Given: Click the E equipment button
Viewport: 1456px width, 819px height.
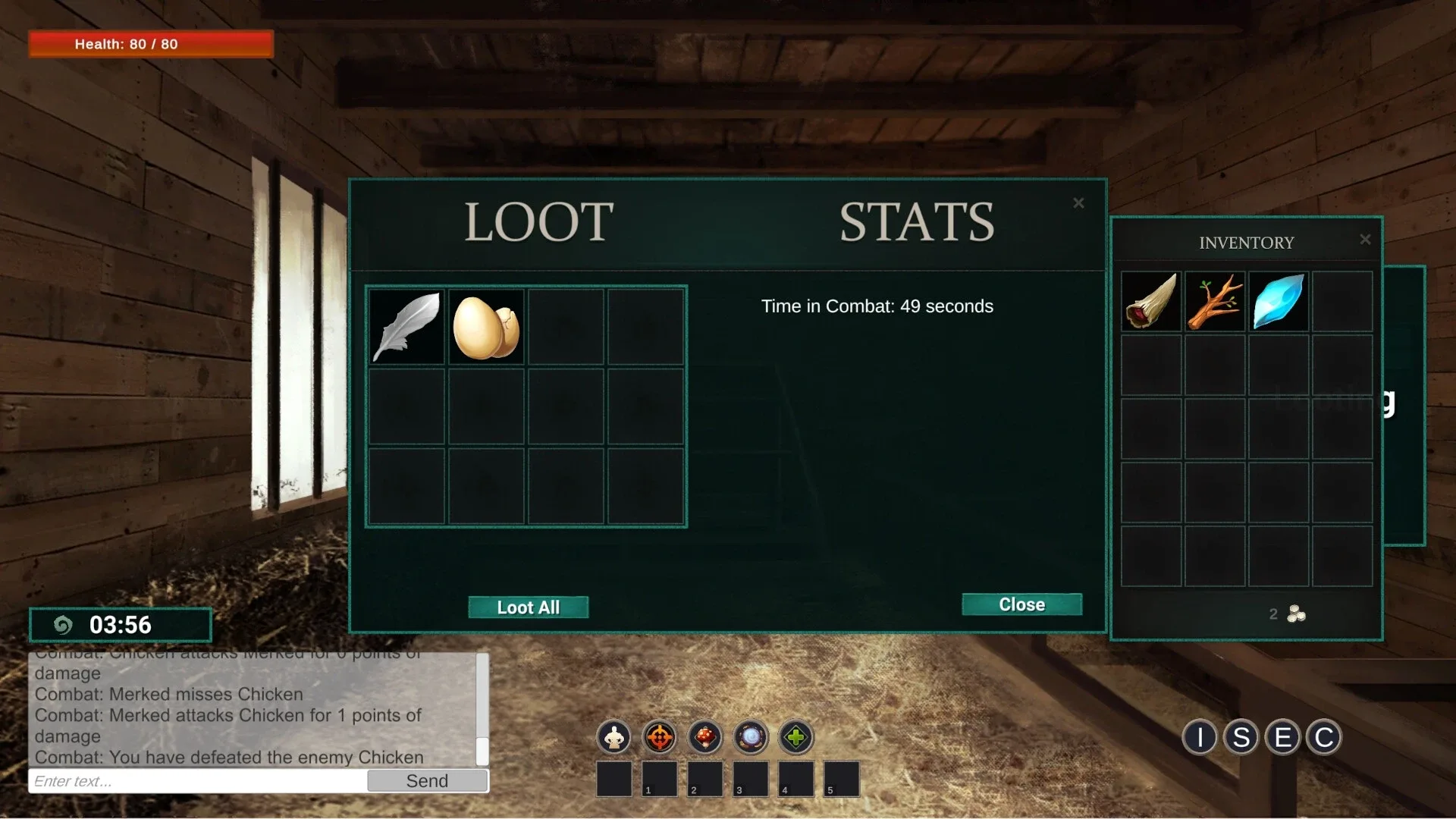Looking at the screenshot, I should click(x=1283, y=736).
